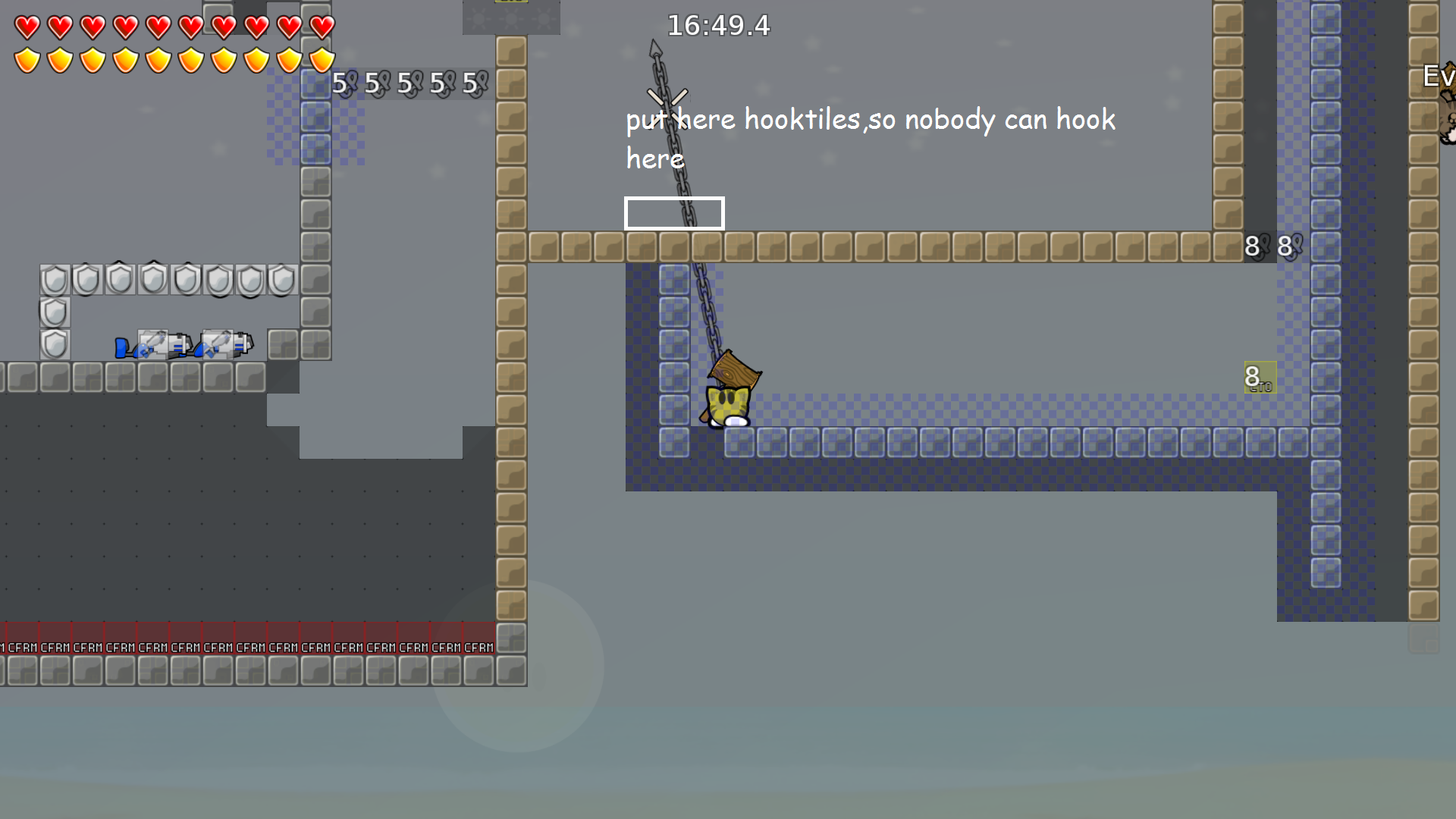Click the hook icon next to a number 5

351,83
